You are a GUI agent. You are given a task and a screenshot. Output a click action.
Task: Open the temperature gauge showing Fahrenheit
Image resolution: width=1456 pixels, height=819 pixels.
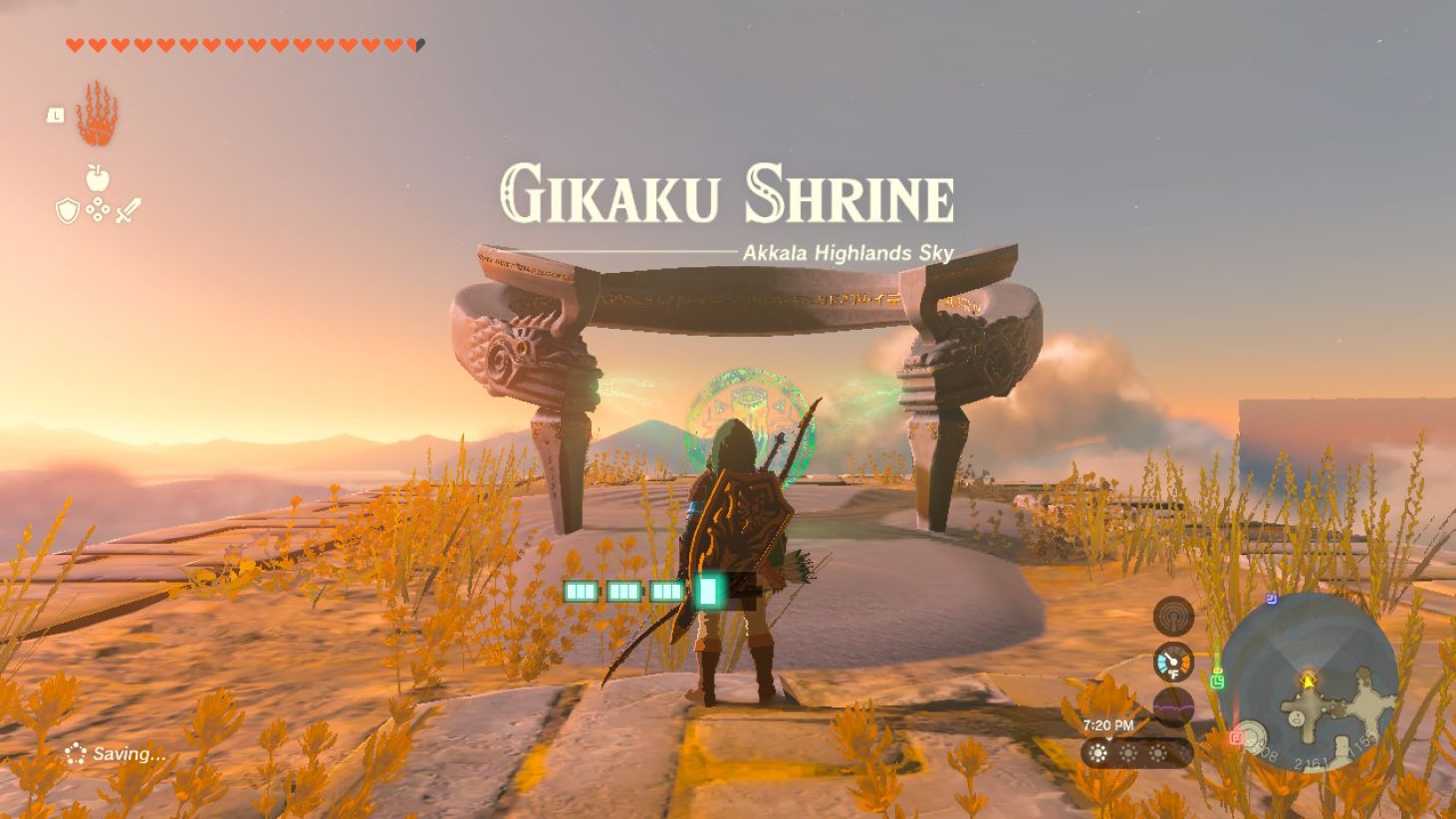1173,662
